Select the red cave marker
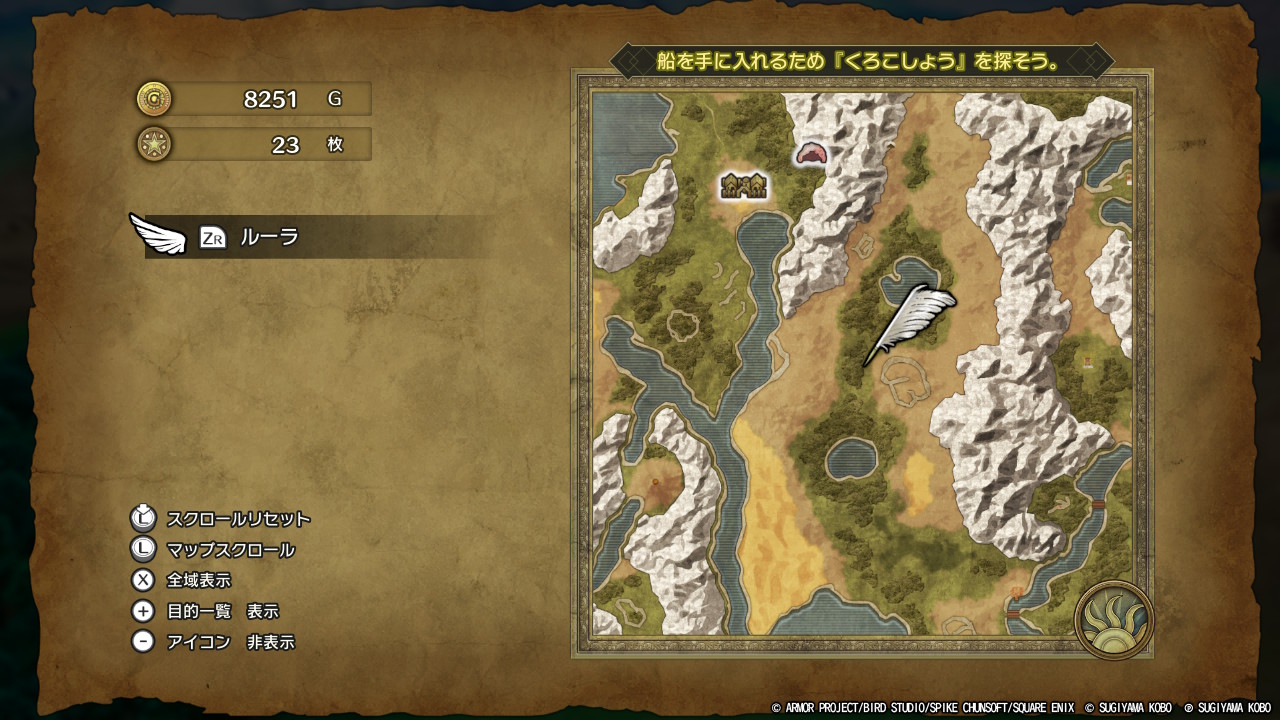 pyautogui.click(x=811, y=153)
